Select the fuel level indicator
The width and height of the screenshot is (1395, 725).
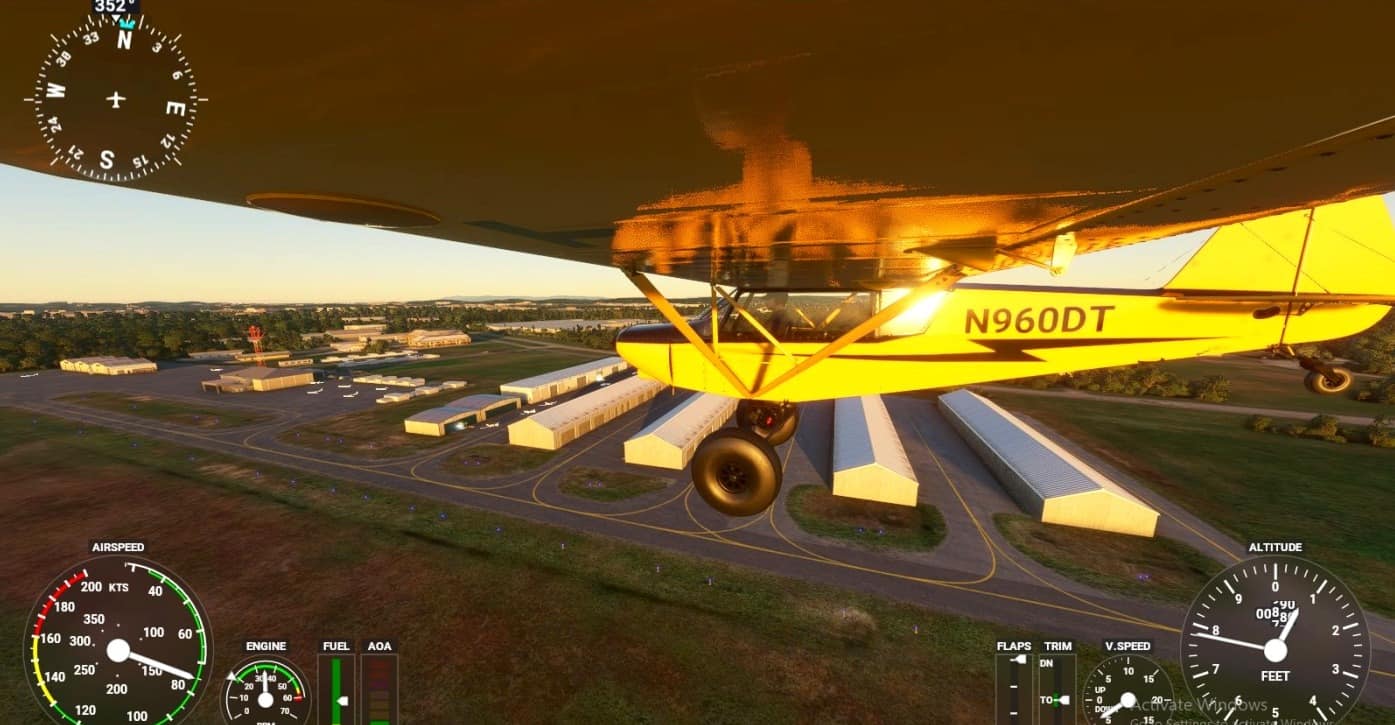(336, 690)
